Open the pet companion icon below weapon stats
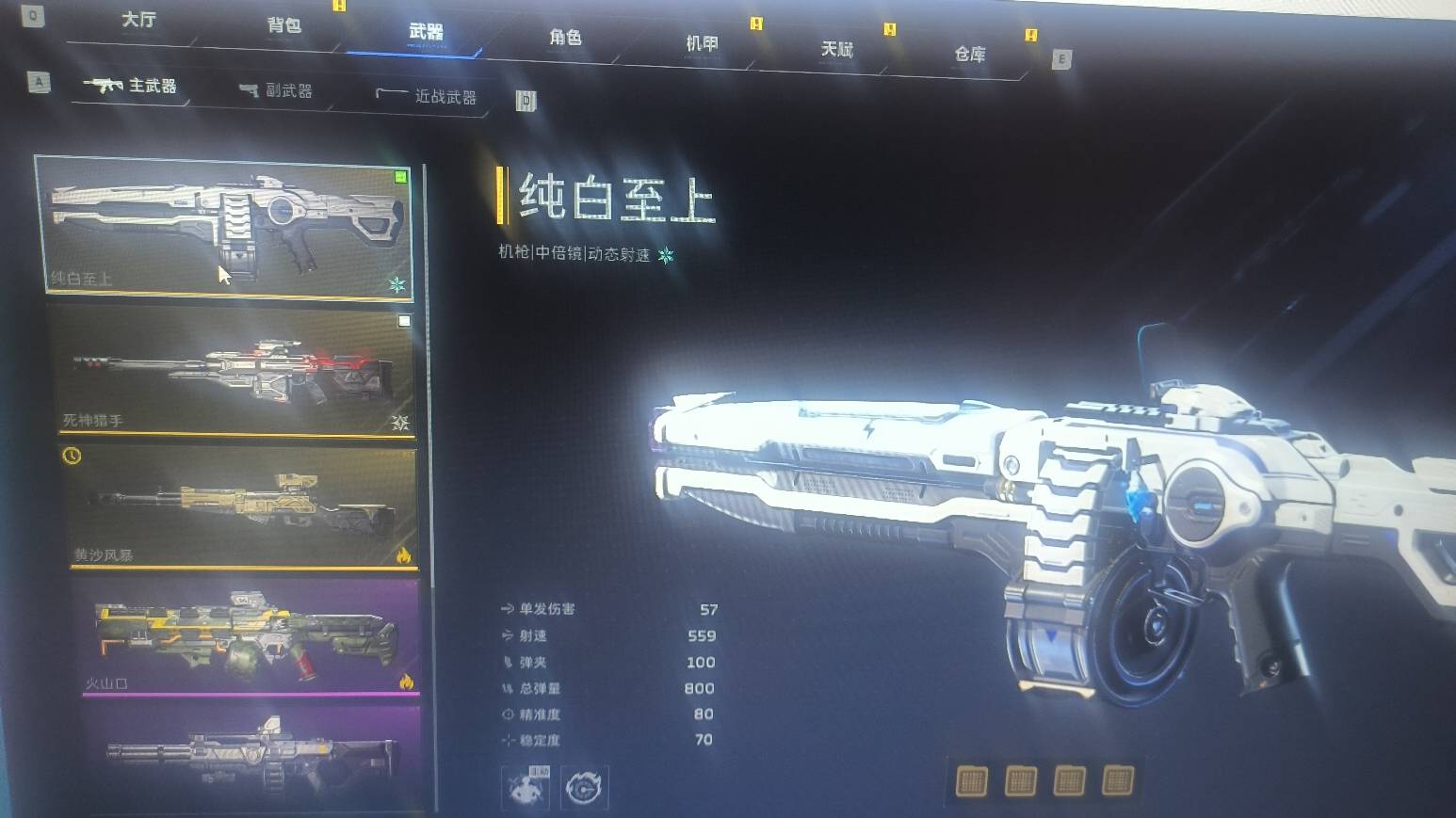This screenshot has height=818, width=1456. pos(525,789)
